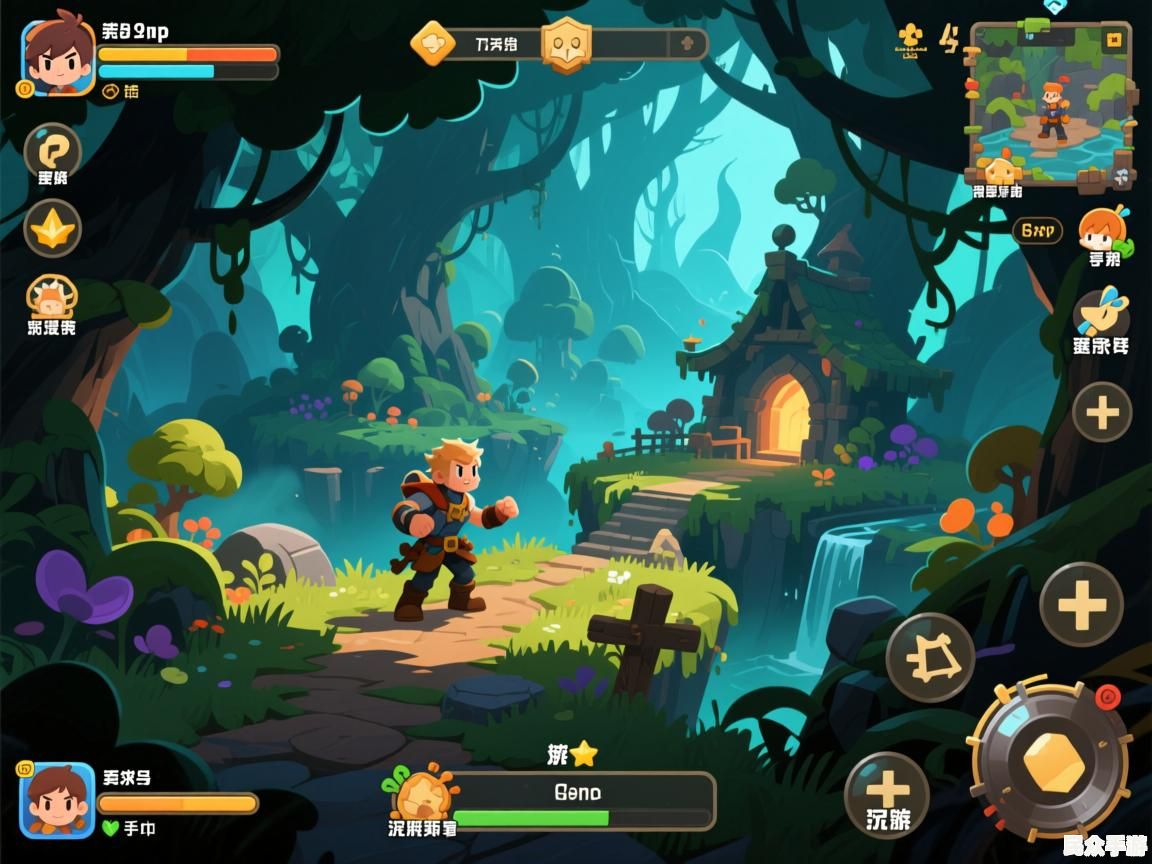Viewport: 1152px width, 864px height.
Task: Open the orange-haired girl companion icon
Action: pos(1104,231)
